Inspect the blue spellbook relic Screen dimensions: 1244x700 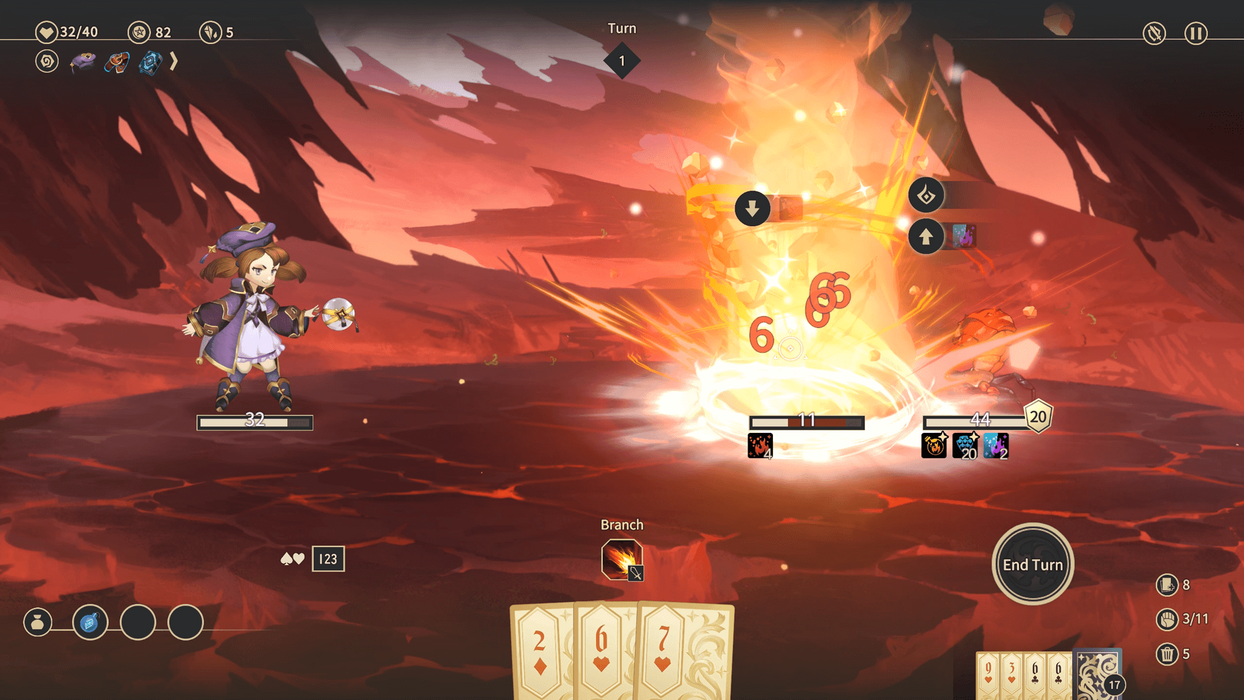(x=150, y=61)
